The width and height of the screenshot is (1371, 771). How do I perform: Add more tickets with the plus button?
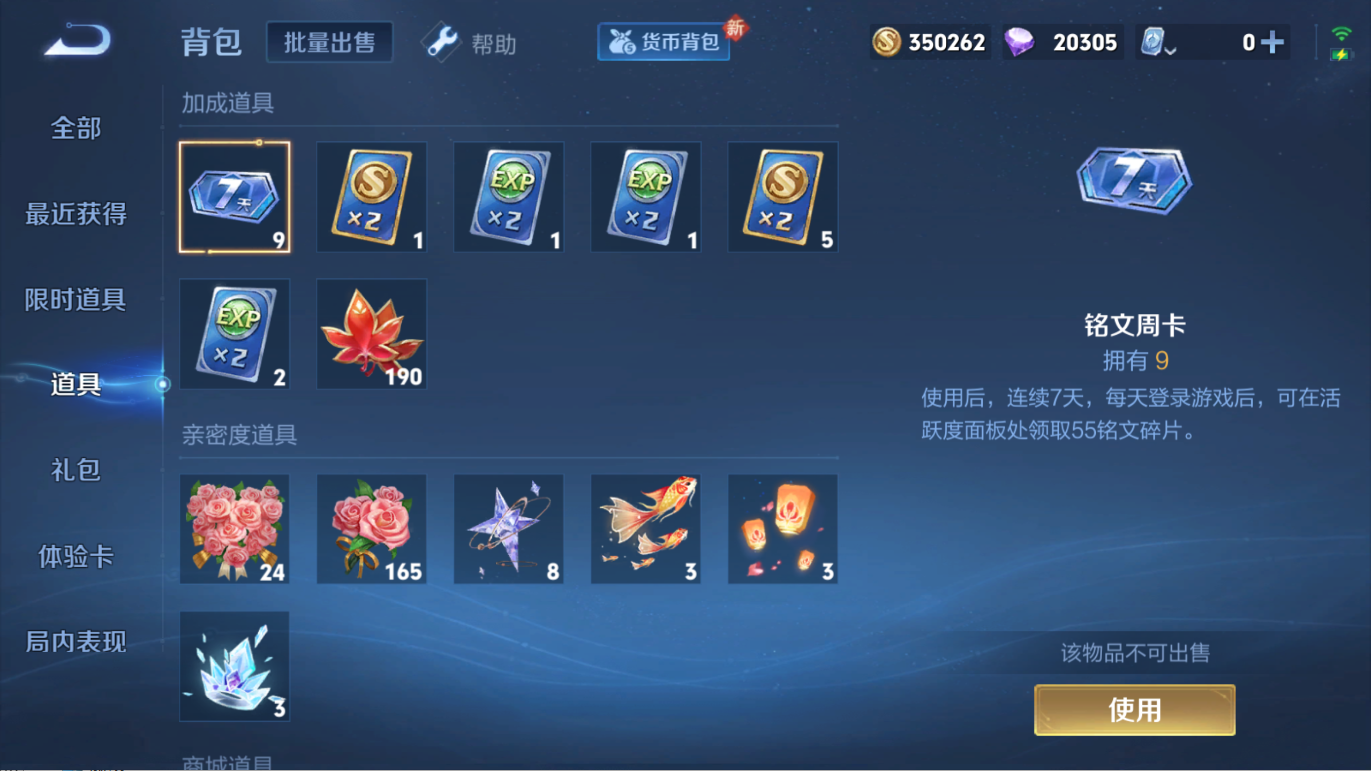pos(1272,42)
